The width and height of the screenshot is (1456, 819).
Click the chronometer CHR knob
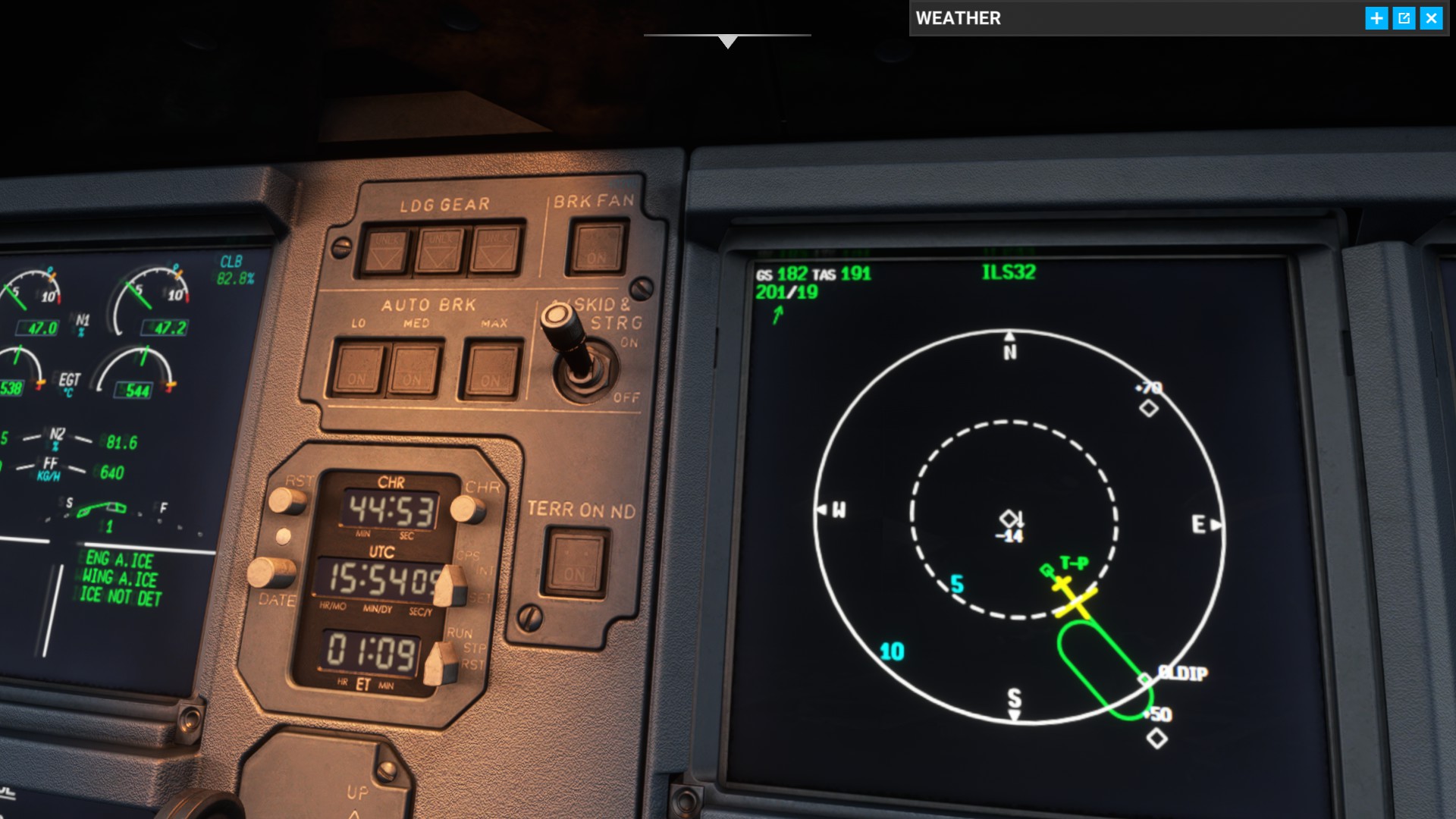(466, 508)
